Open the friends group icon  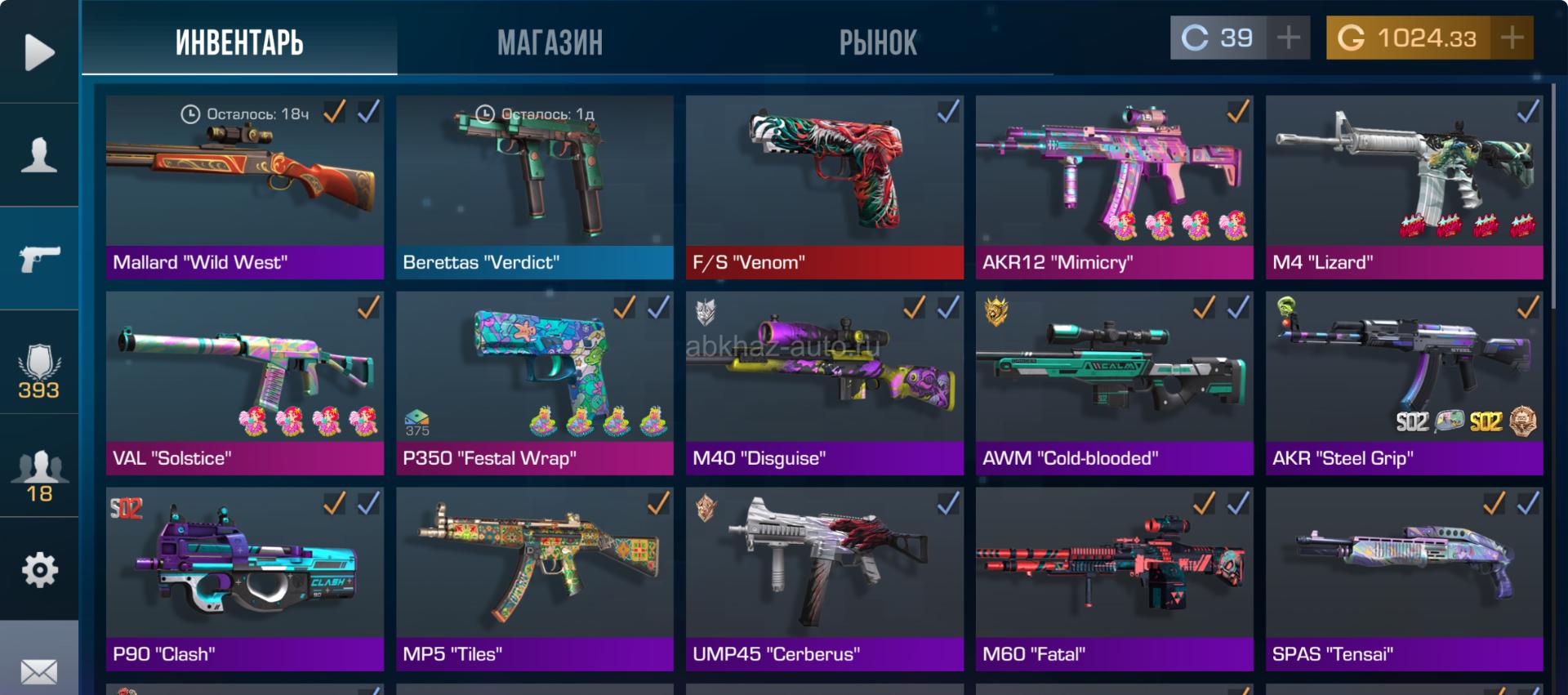pos(38,475)
